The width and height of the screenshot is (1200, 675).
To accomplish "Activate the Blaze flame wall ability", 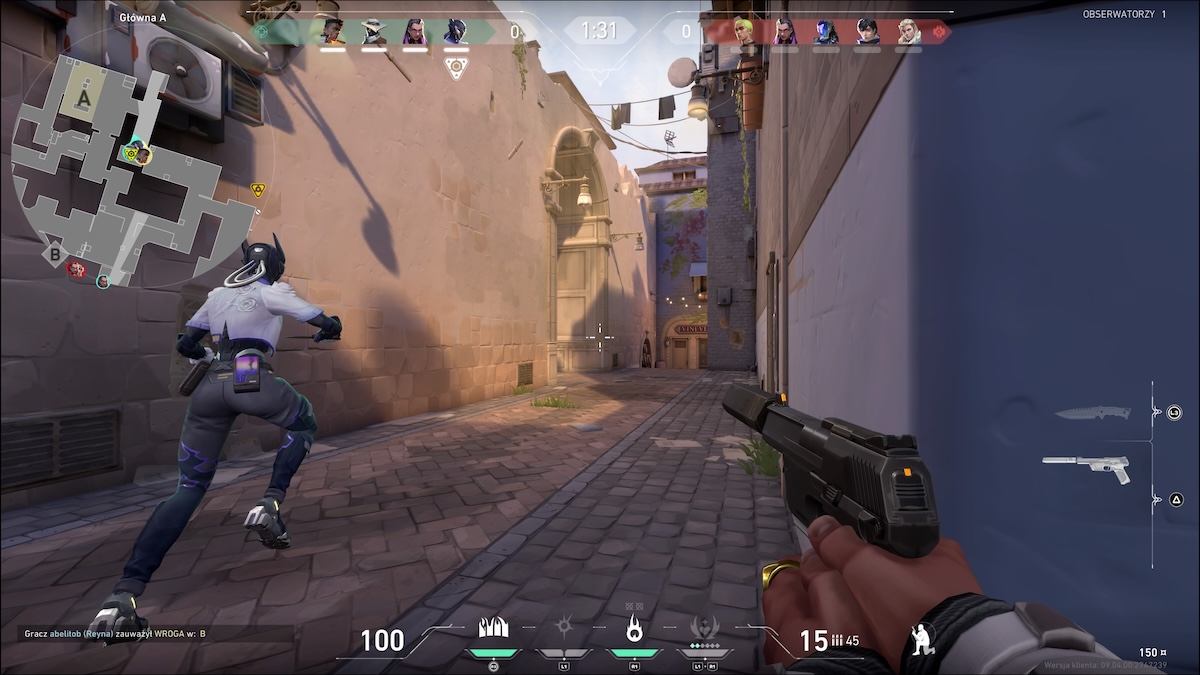I will [493, 628].
